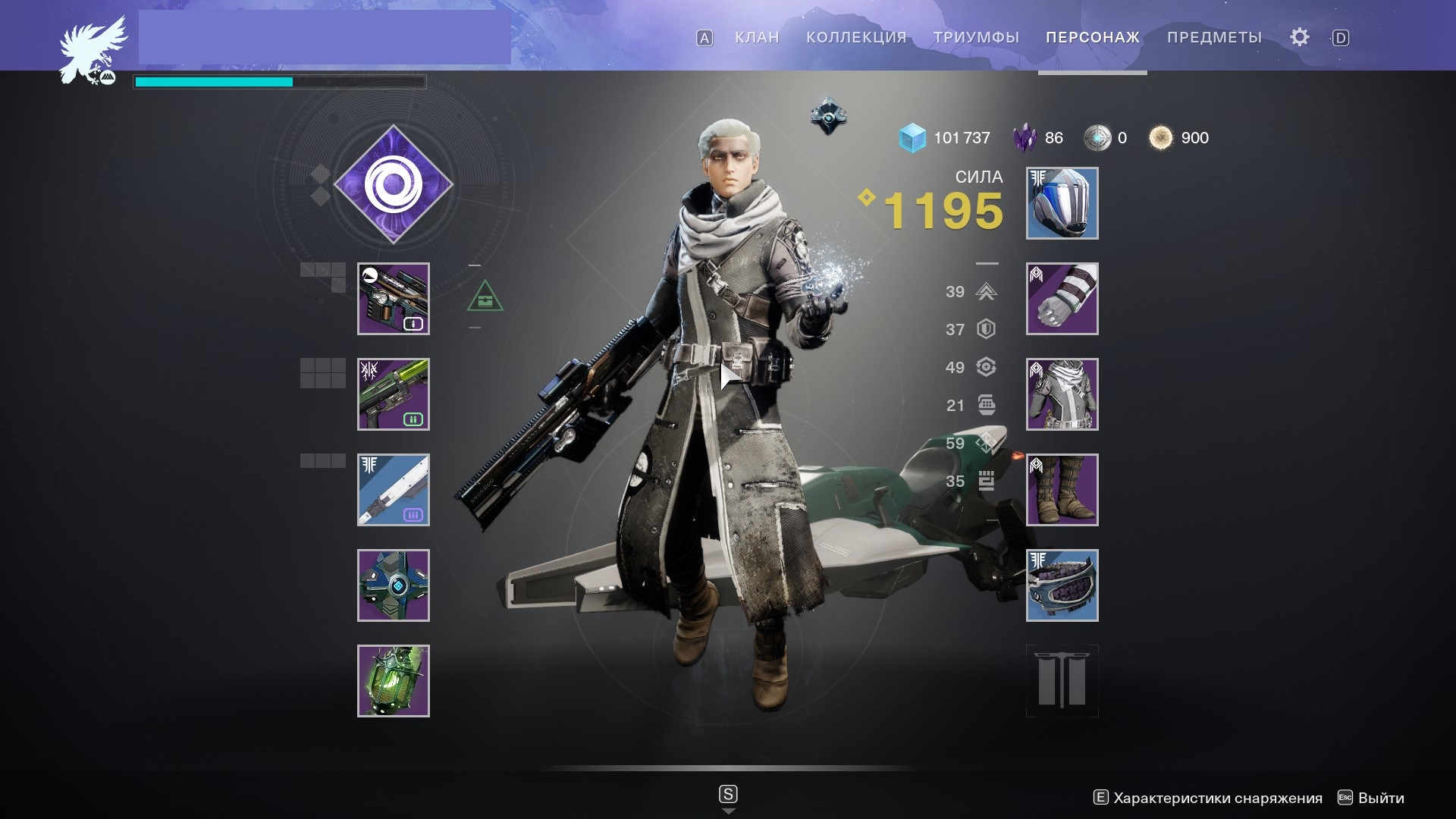This screenshot has width=1456, height=819.
Task: Pick the warlock bond armband slot
Action: (x=1062, y=585)
